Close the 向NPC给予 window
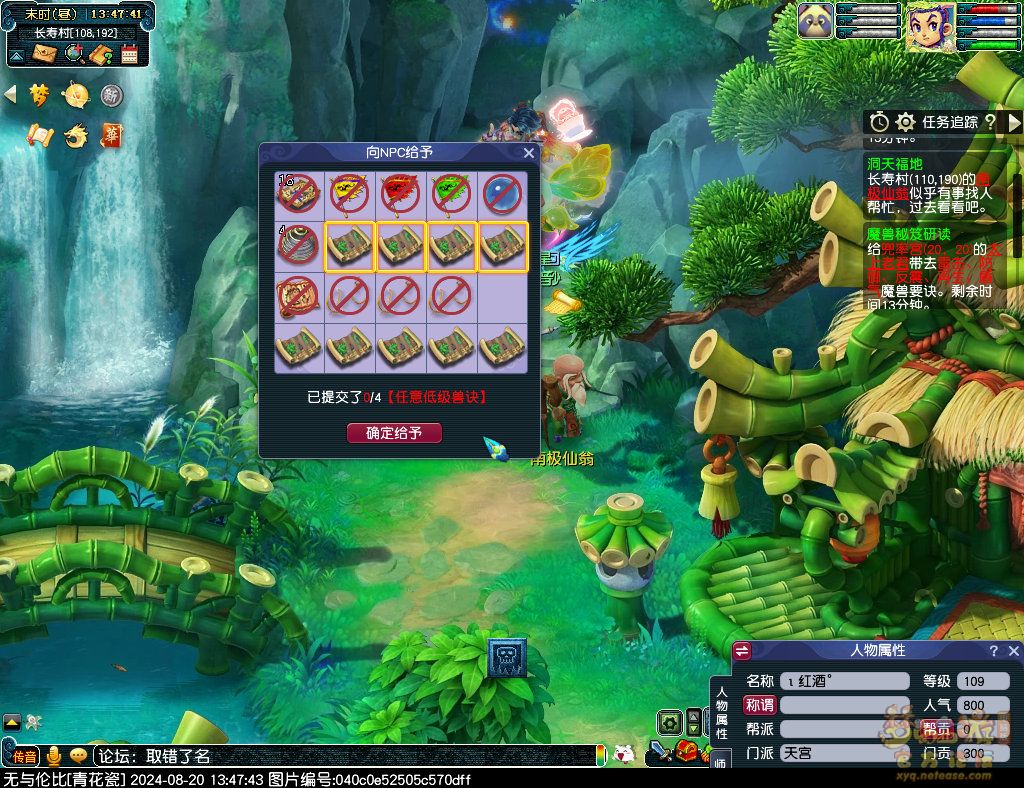 (x=529, y=153)
